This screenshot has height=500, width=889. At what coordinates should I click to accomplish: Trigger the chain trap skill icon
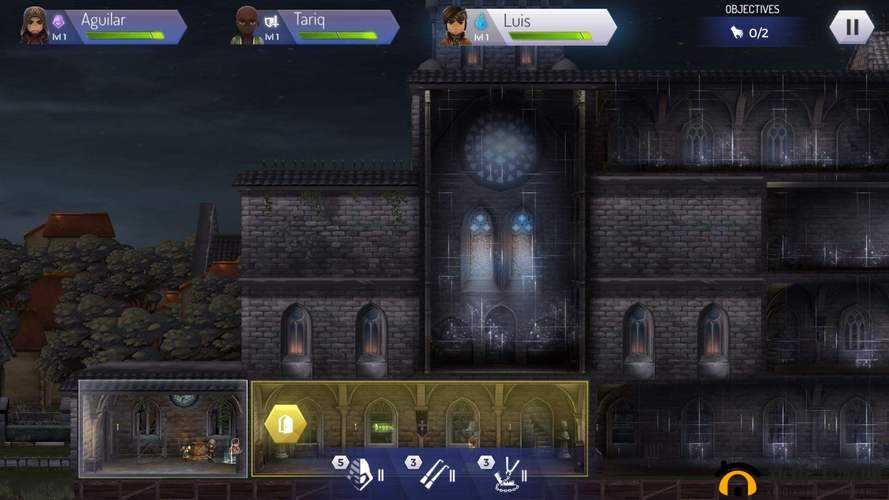pos(508,470)
